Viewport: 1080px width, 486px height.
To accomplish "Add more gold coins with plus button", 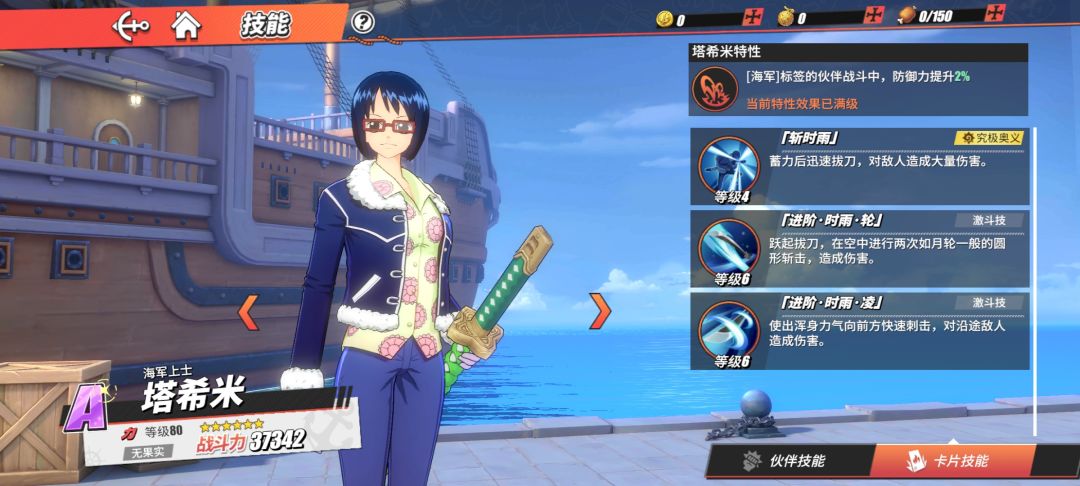I will point(752,16).
